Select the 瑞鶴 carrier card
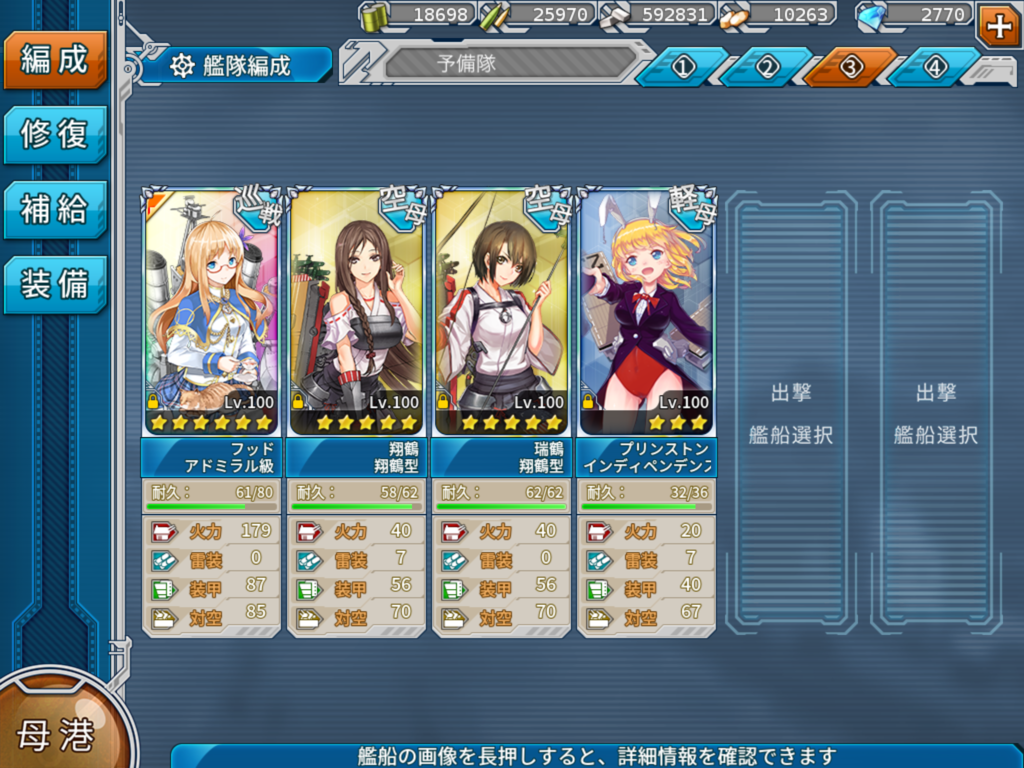The image size is (1024, 768). pyautogui.click(x=501, y=312)
